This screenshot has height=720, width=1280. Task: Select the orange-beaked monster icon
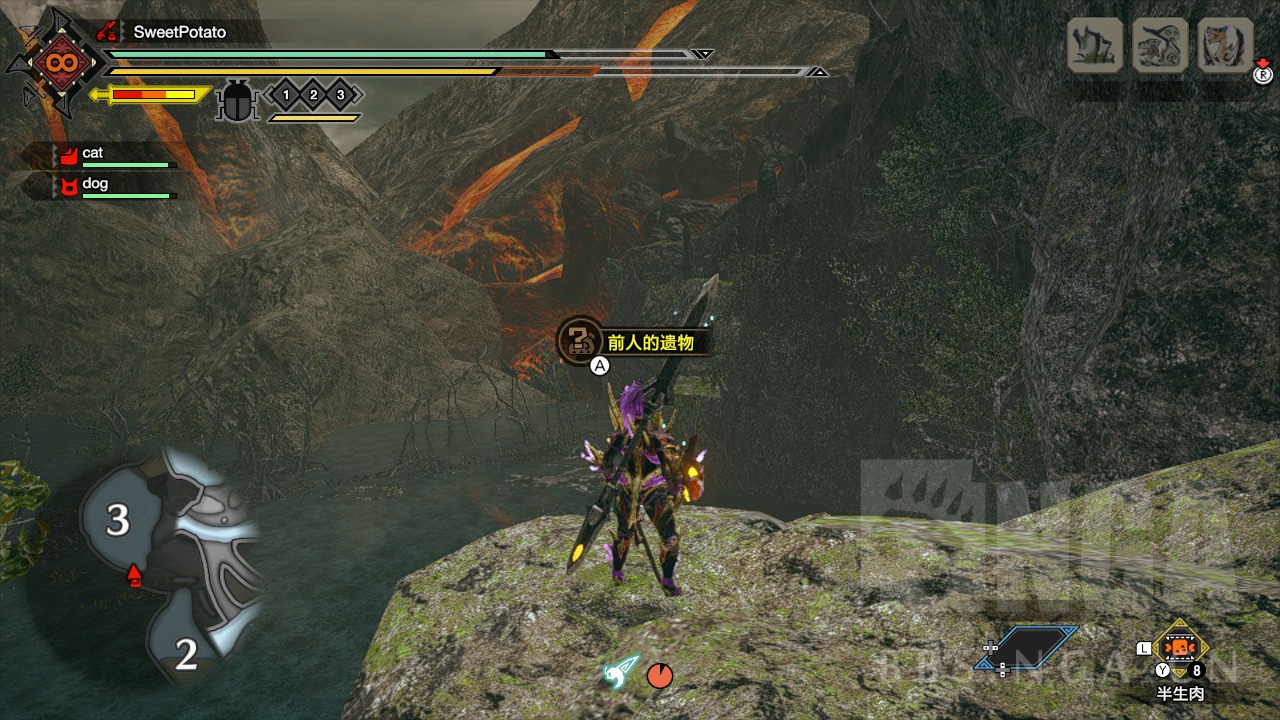[1225, 45]
